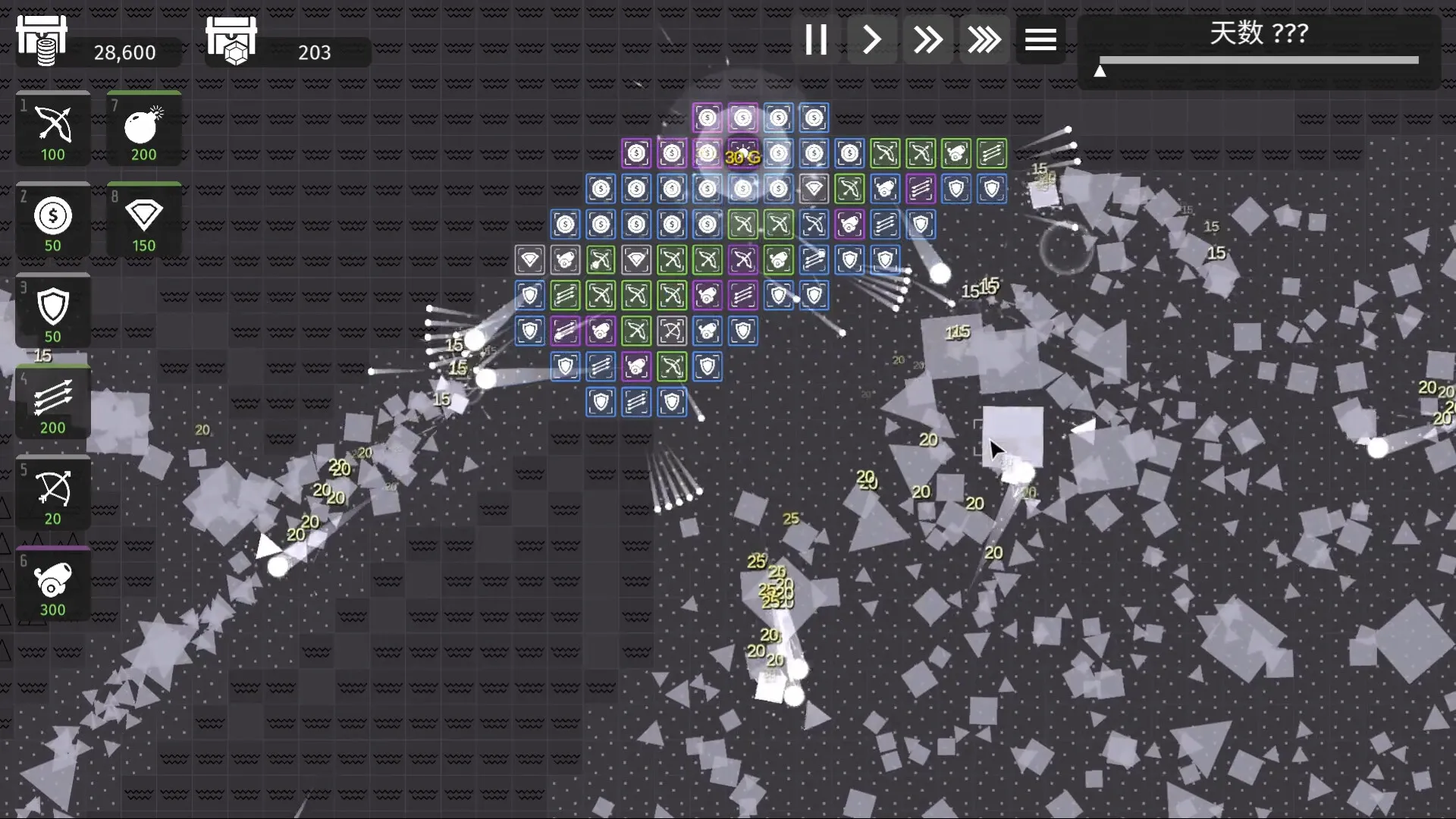Enable maximum game speed
Viewport: 1456px width, 819px height.
tap(984, 39)
